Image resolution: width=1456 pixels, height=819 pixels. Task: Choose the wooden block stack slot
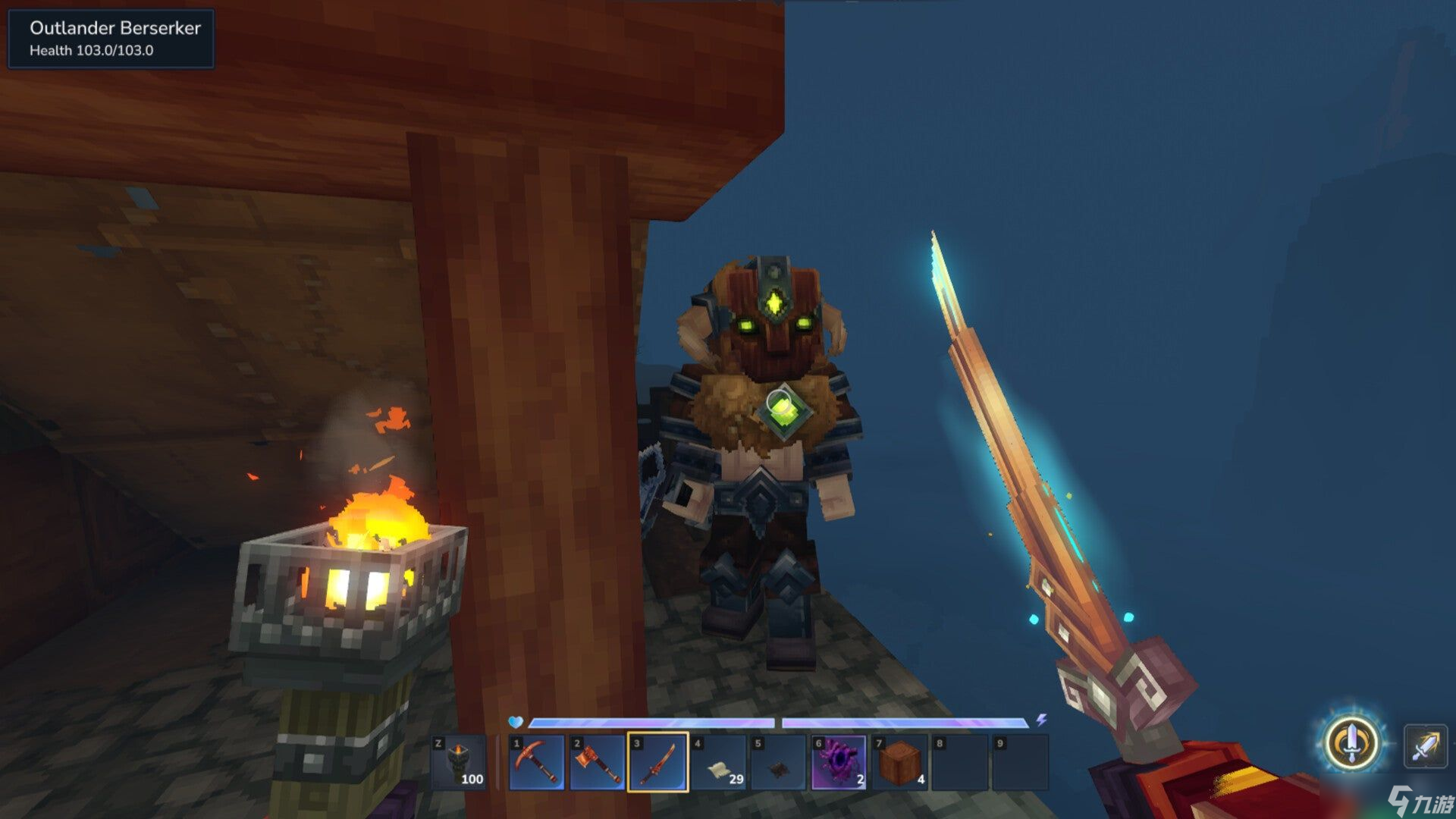(900, 762)
